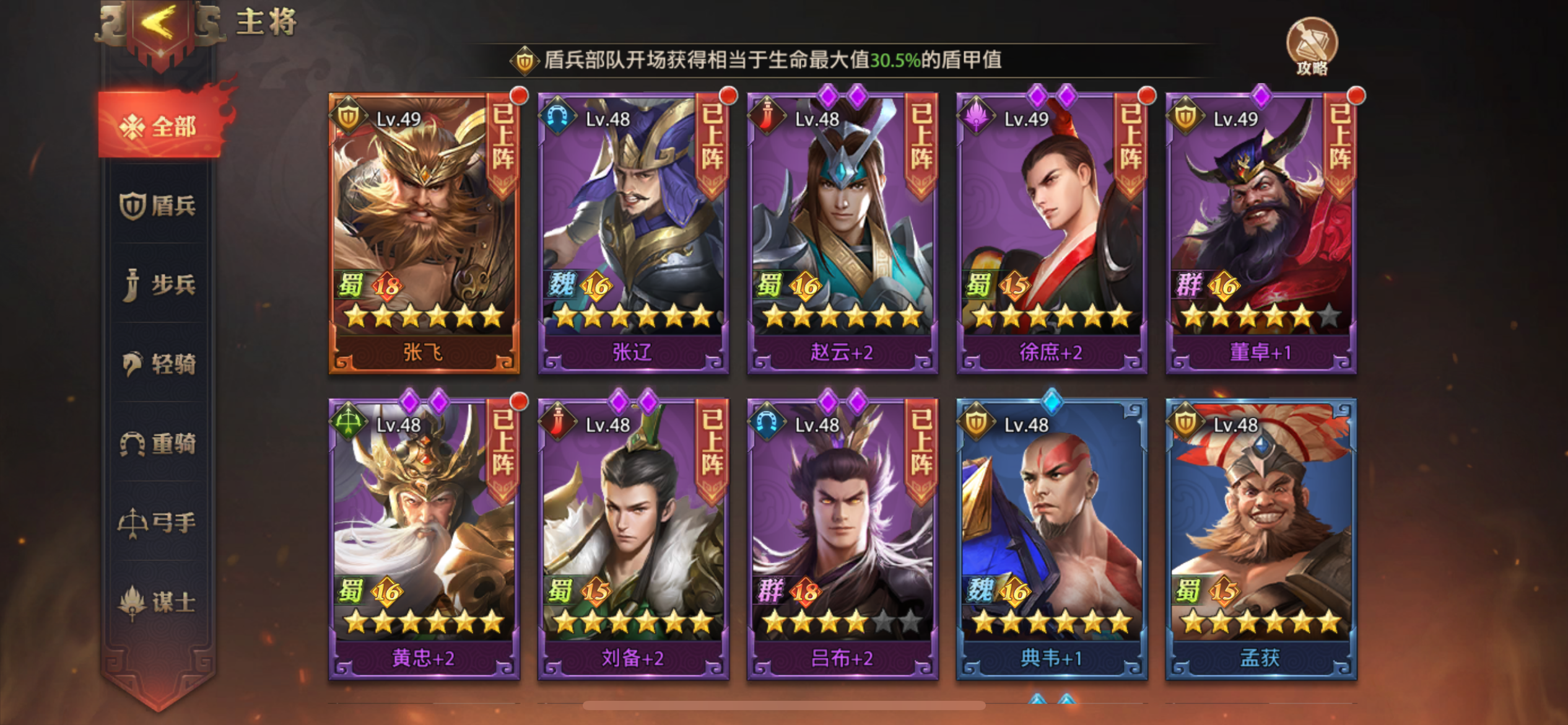The height and width of the screenshot is (725, 1568).
Task: View the 典韦+1 hero card
Action: (x=1052, y=539)
